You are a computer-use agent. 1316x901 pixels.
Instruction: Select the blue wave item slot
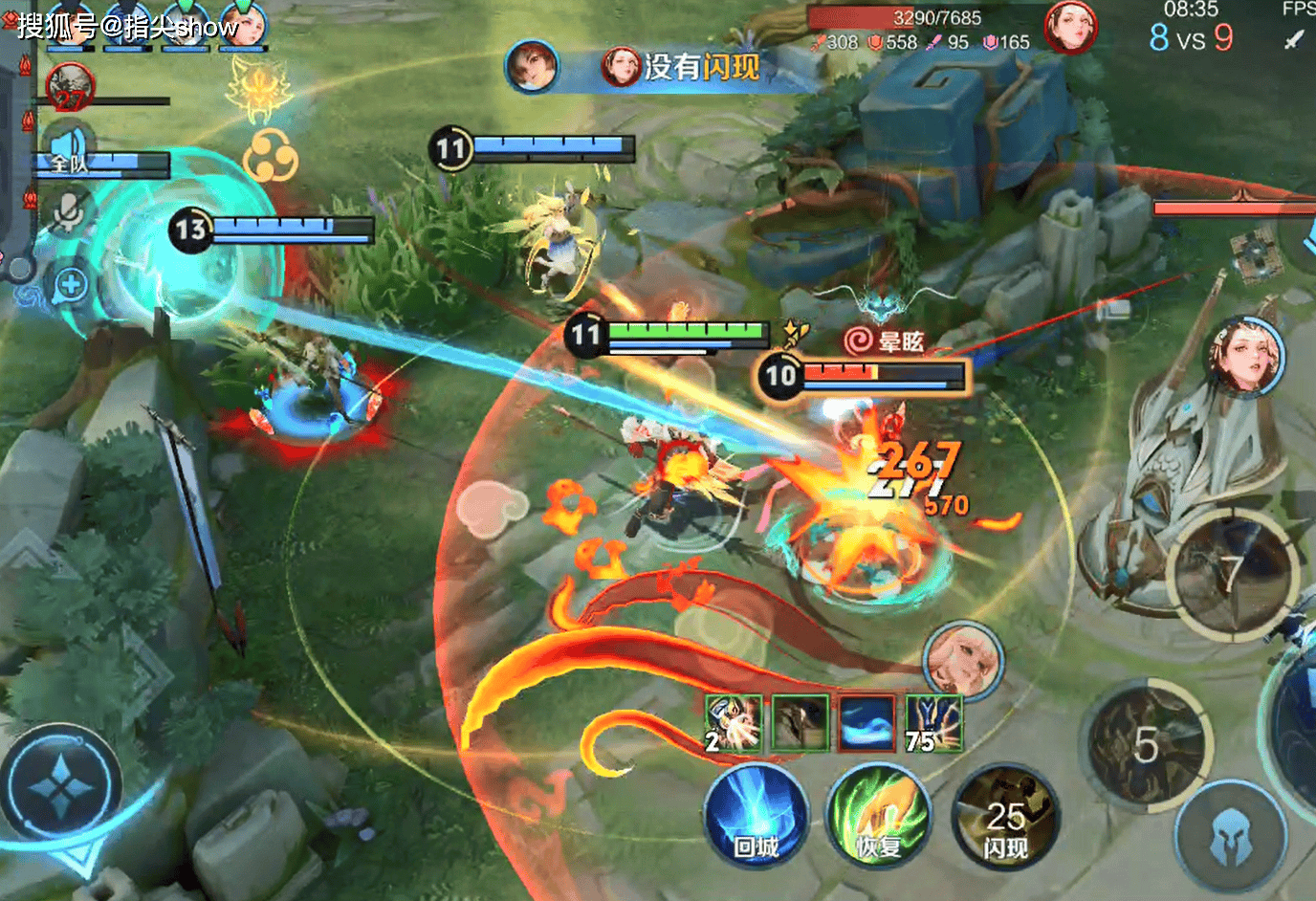(x=866, y=723)
